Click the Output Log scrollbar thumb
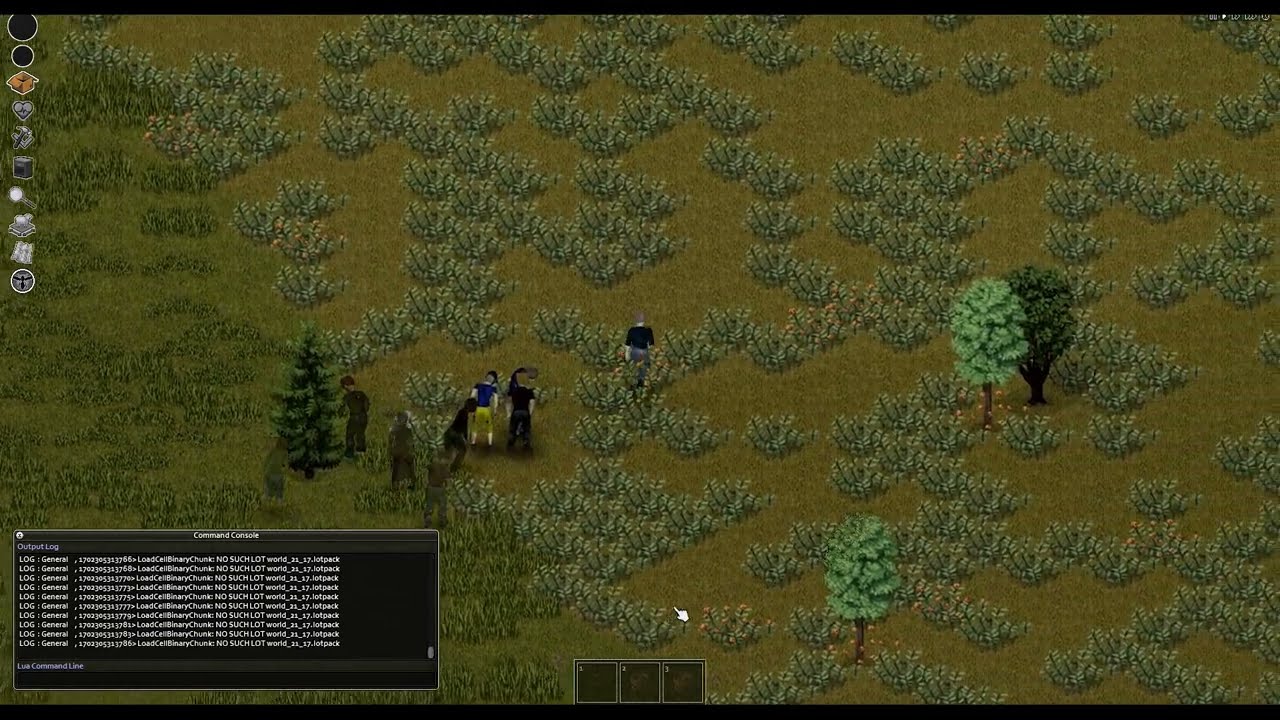This screenshot has width=1280, height=720. (431, 650)
